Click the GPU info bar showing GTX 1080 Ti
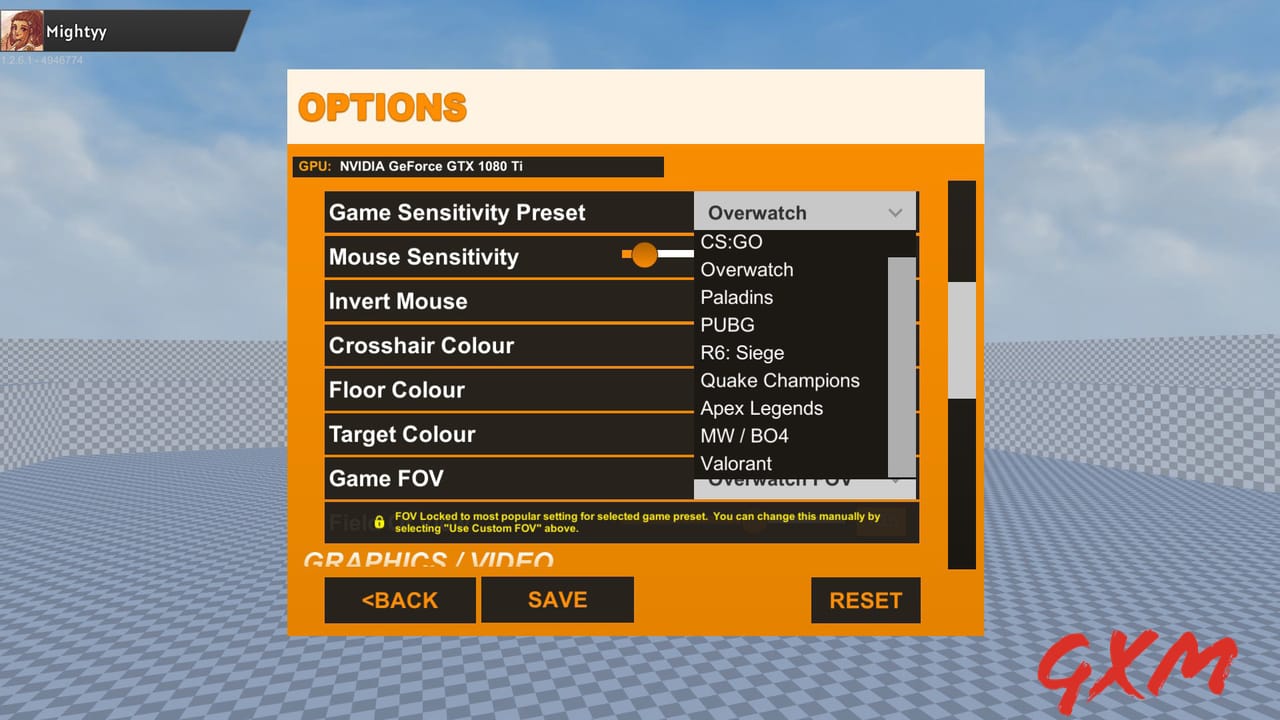Image resolution: width=1280 pixels, height=720 pixels. (480, 166)
